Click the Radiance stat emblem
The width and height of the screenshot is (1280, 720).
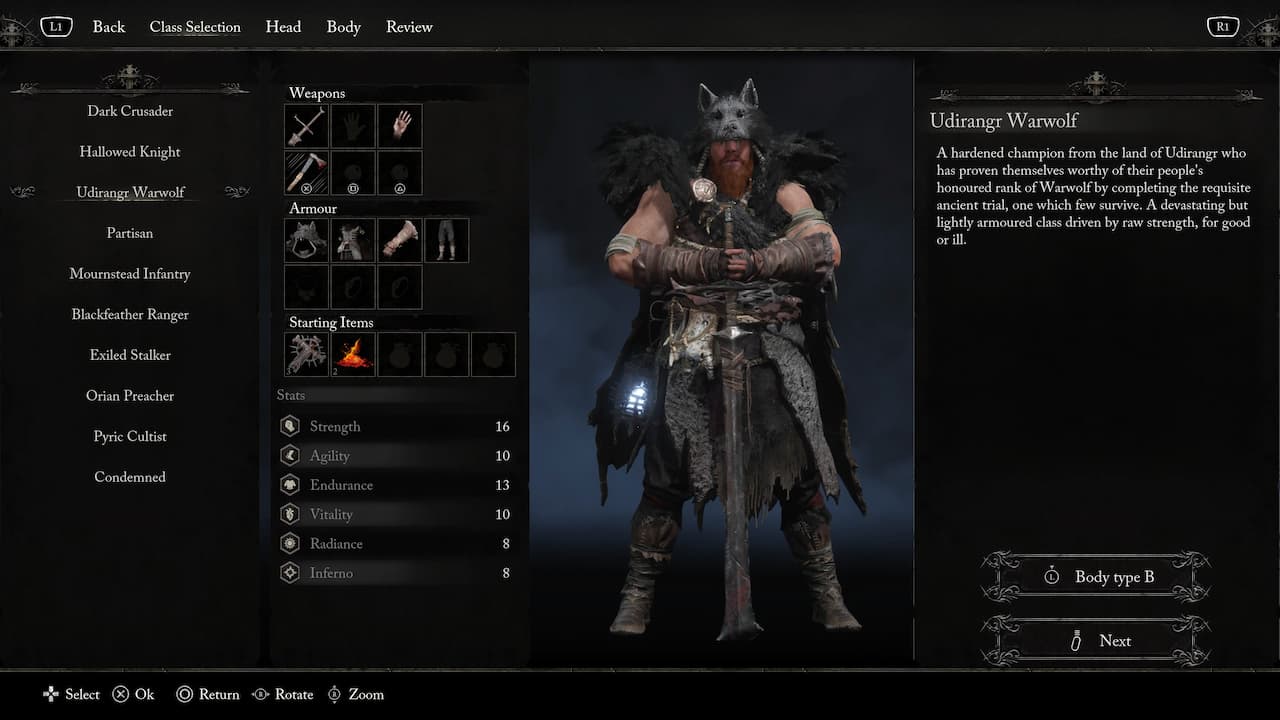[290, 543]
